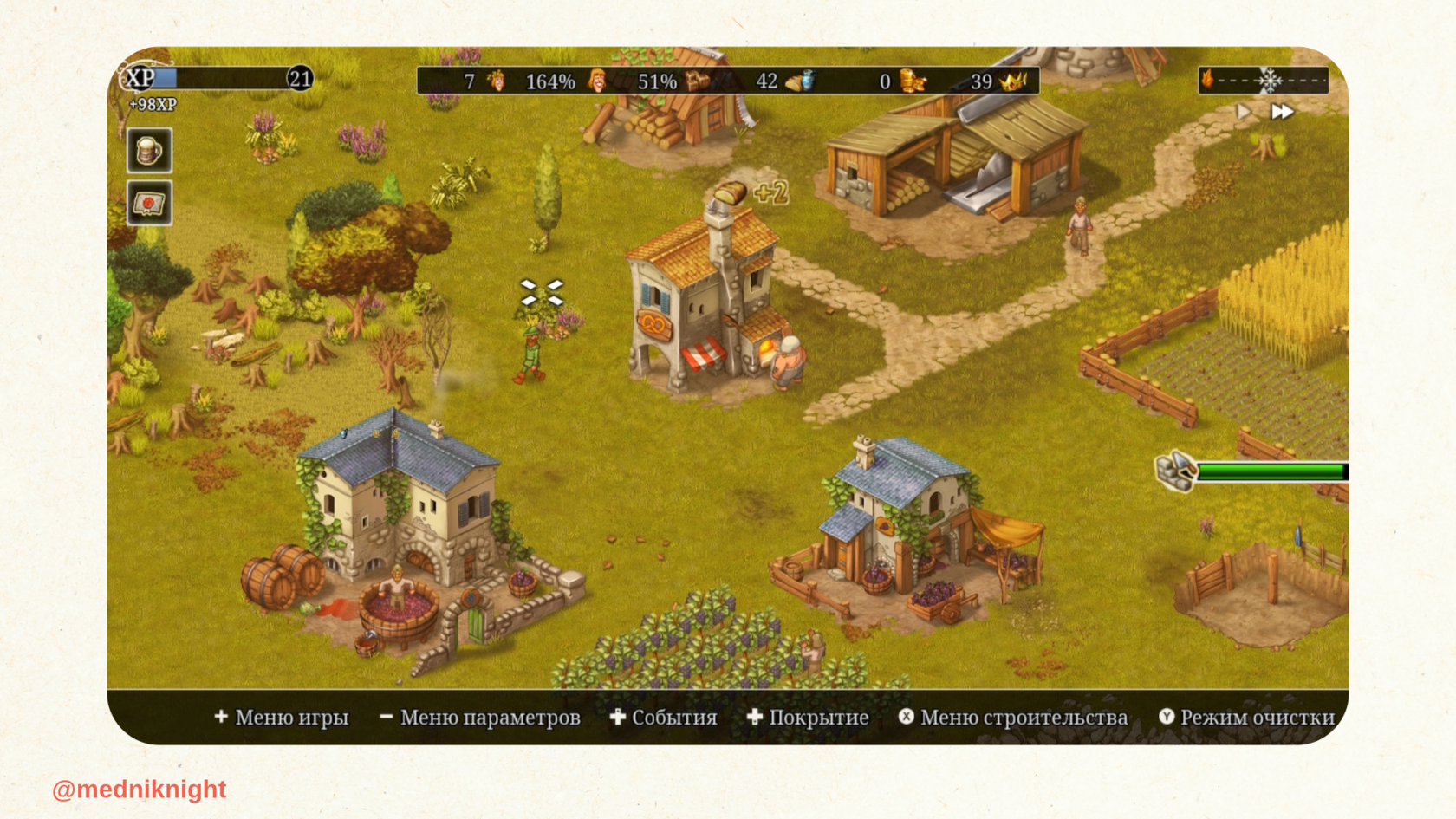Screen dimensions: 1456x819
Task: Switch to normal play speed arrow
Action: (x=1244, y=112)
